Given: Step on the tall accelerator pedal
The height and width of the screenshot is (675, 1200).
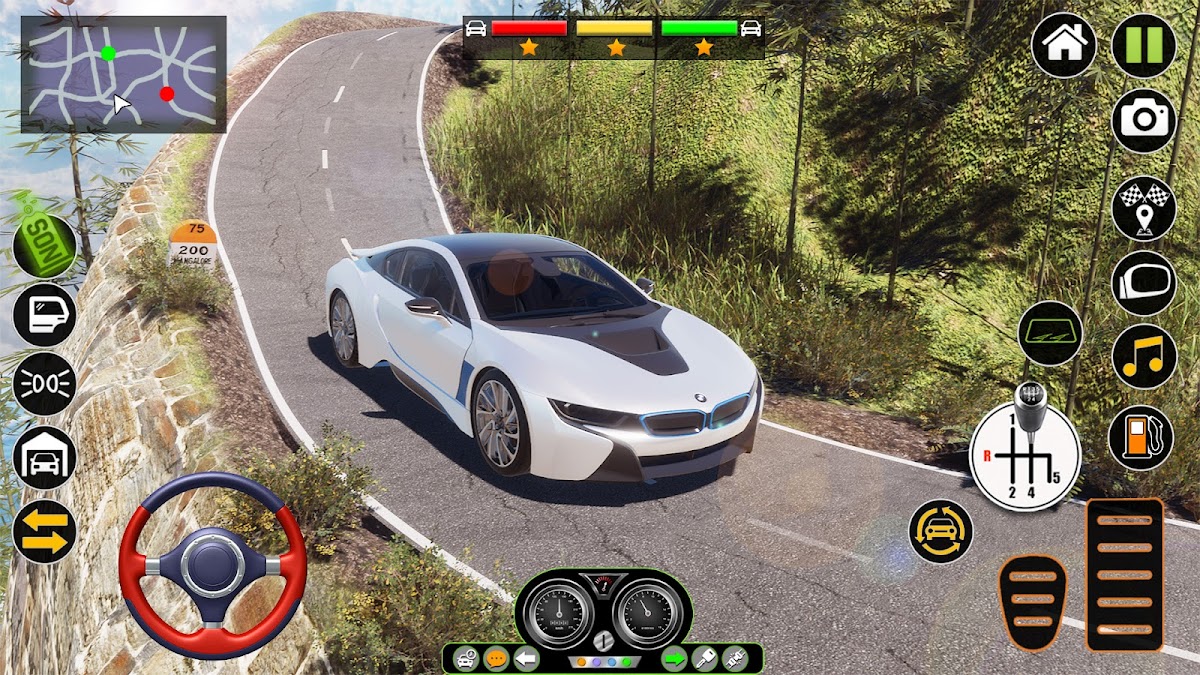Looking at the screenshot, I should pyautogui.click(x=1125, y=574).
